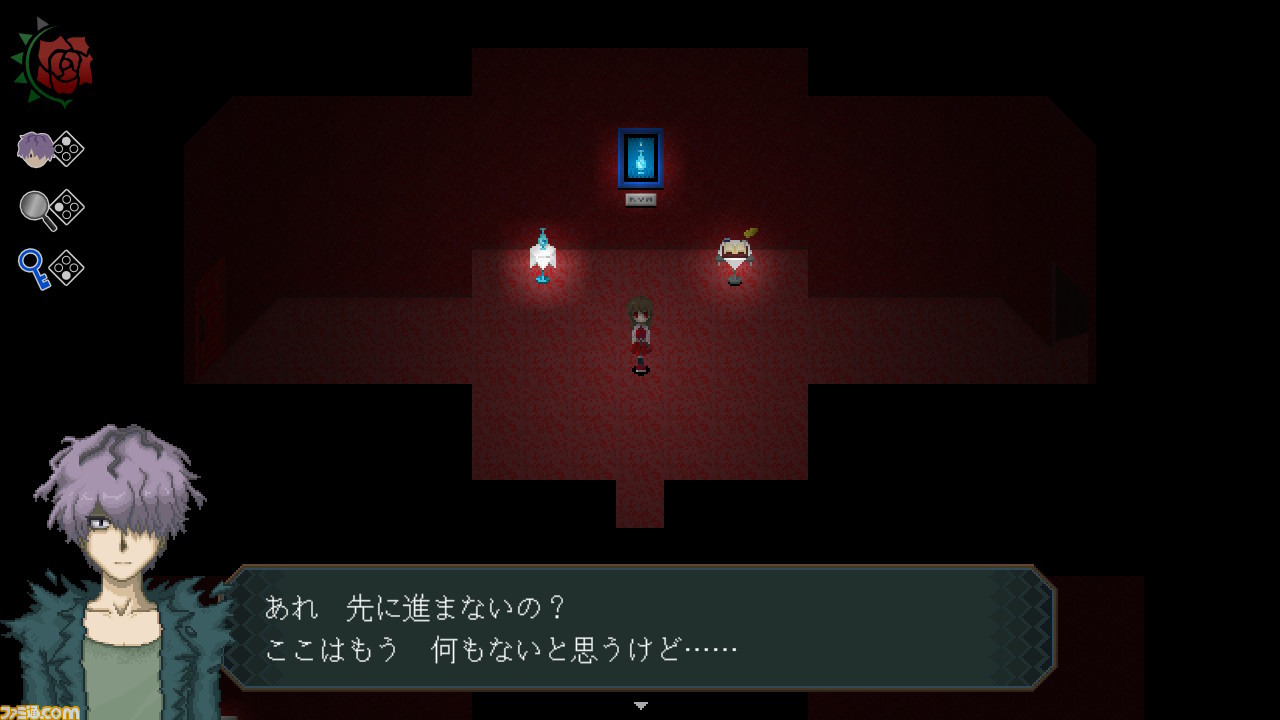Click the quill feather on the book
The width and height of the screenshot is (1280, 720).
coord(748,232)
